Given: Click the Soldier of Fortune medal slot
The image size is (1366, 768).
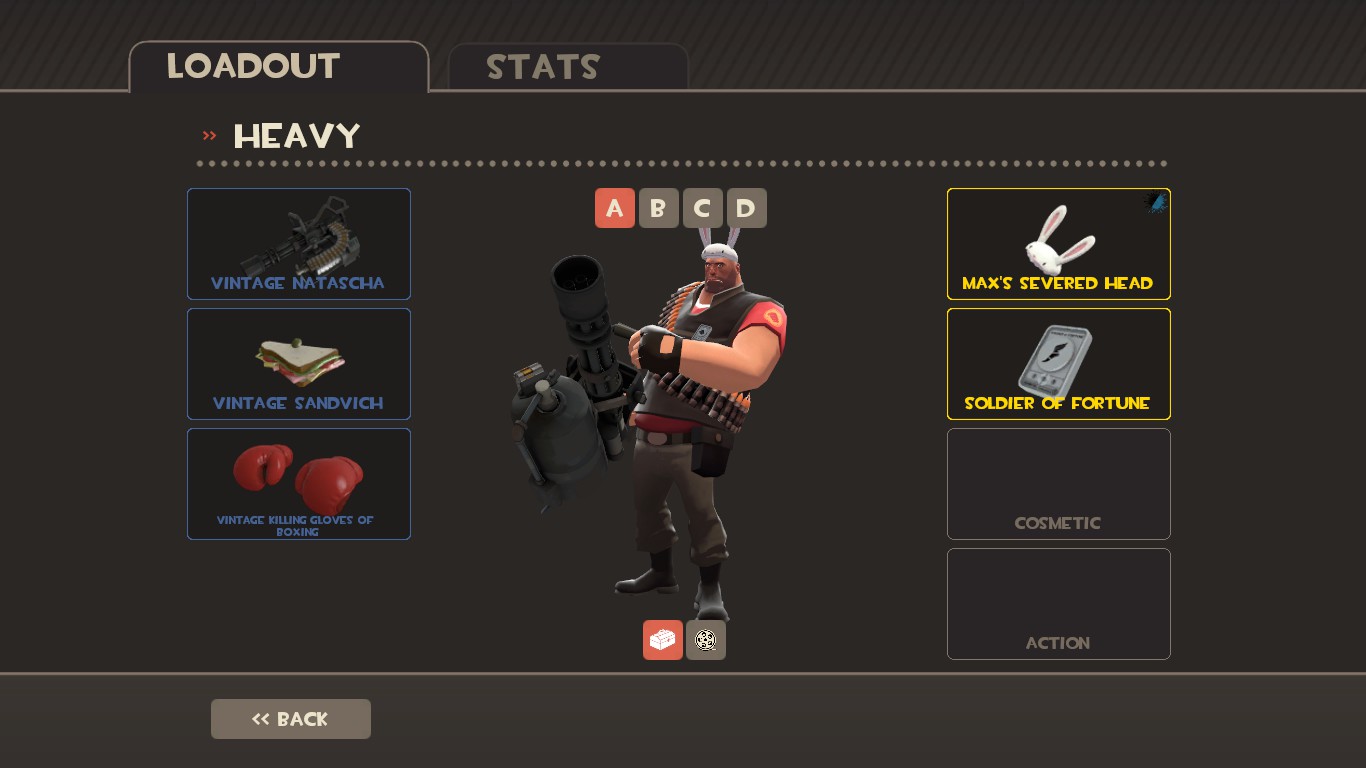Looking at the screenshot, I should [x=1058, y=364].
